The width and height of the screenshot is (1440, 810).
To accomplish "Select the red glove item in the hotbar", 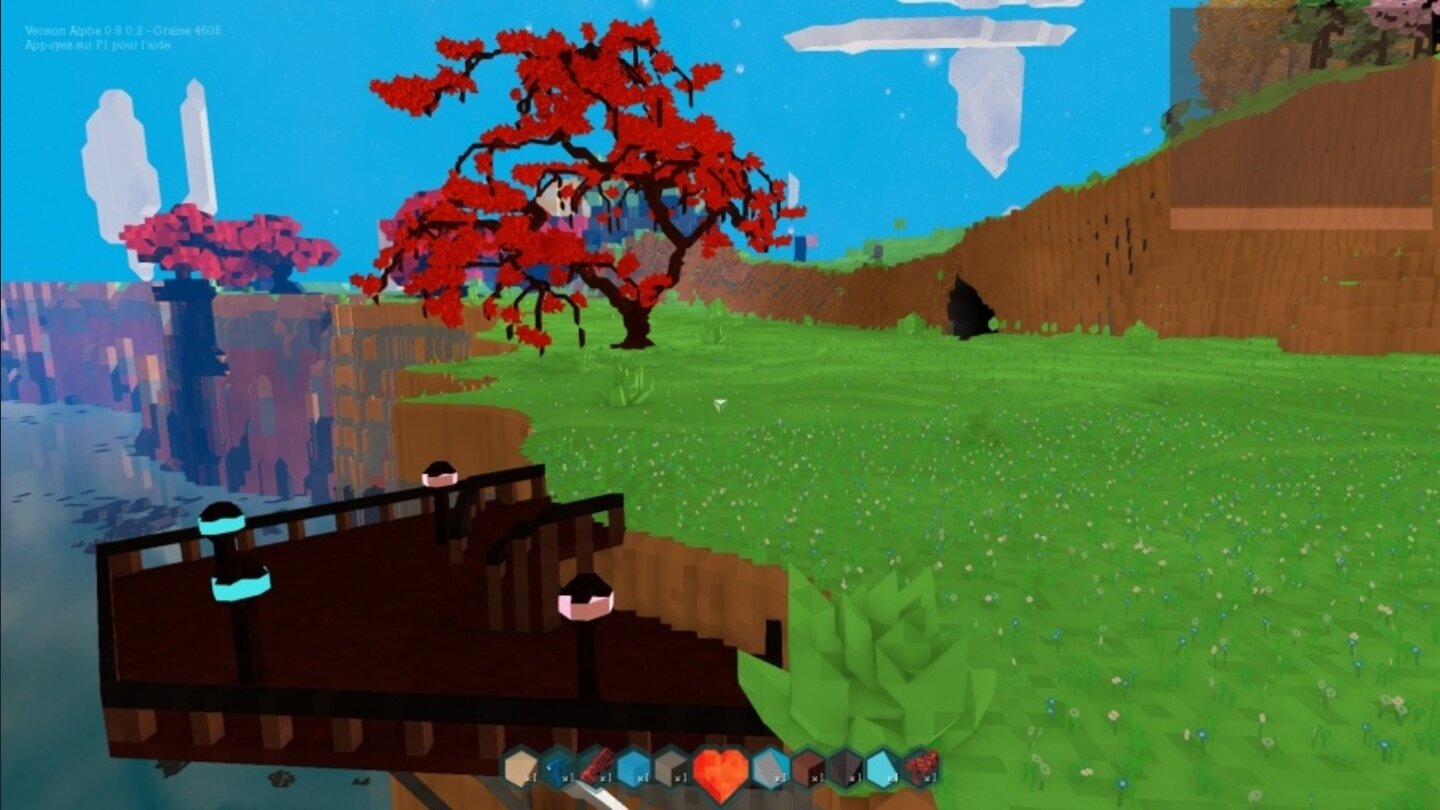I will point(596,765).
